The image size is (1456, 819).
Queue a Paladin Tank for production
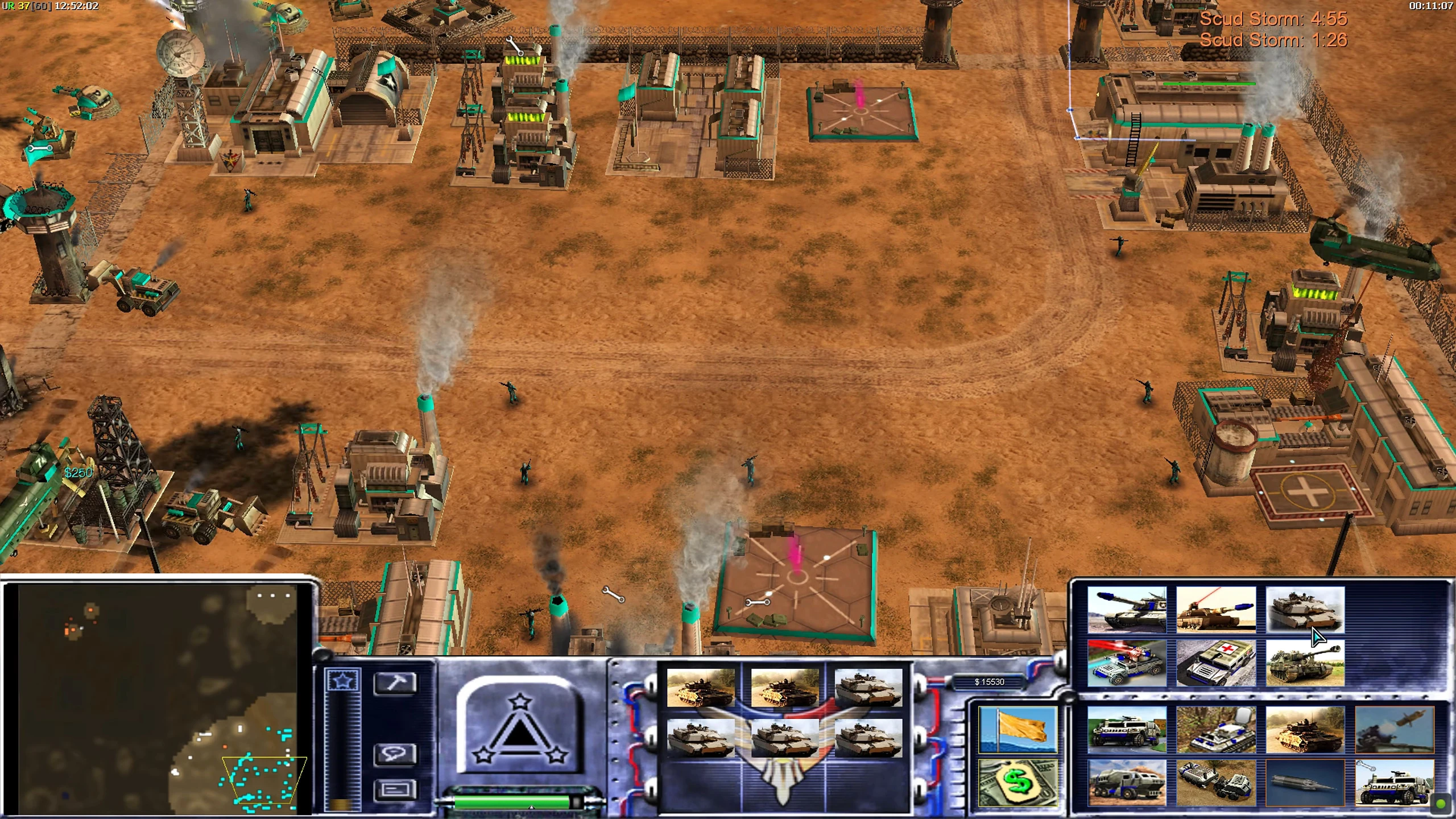pyautogui.click(x=1216, y=610)
